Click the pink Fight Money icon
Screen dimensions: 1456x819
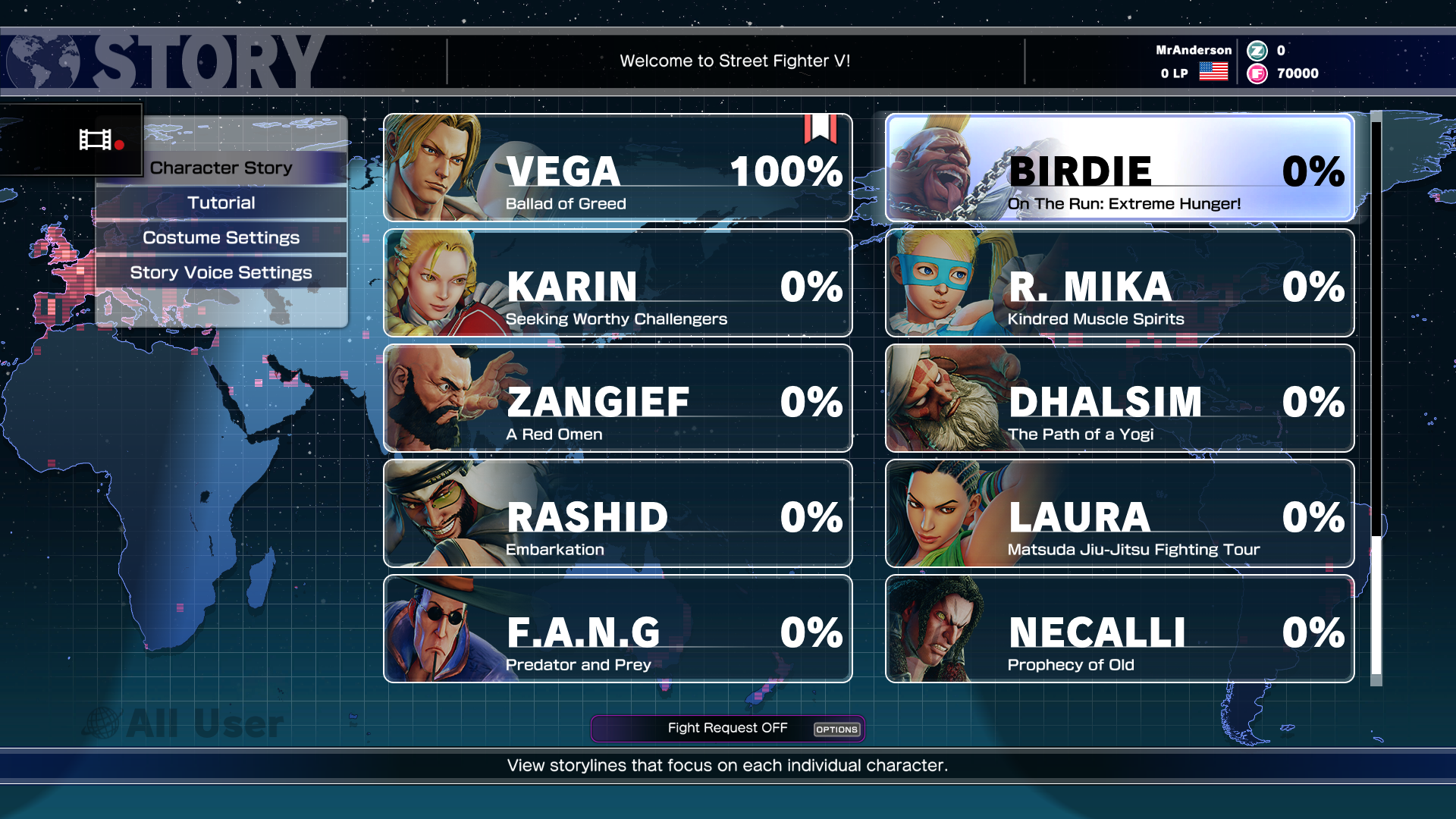pyautogui.click(x=1258, y=74)
